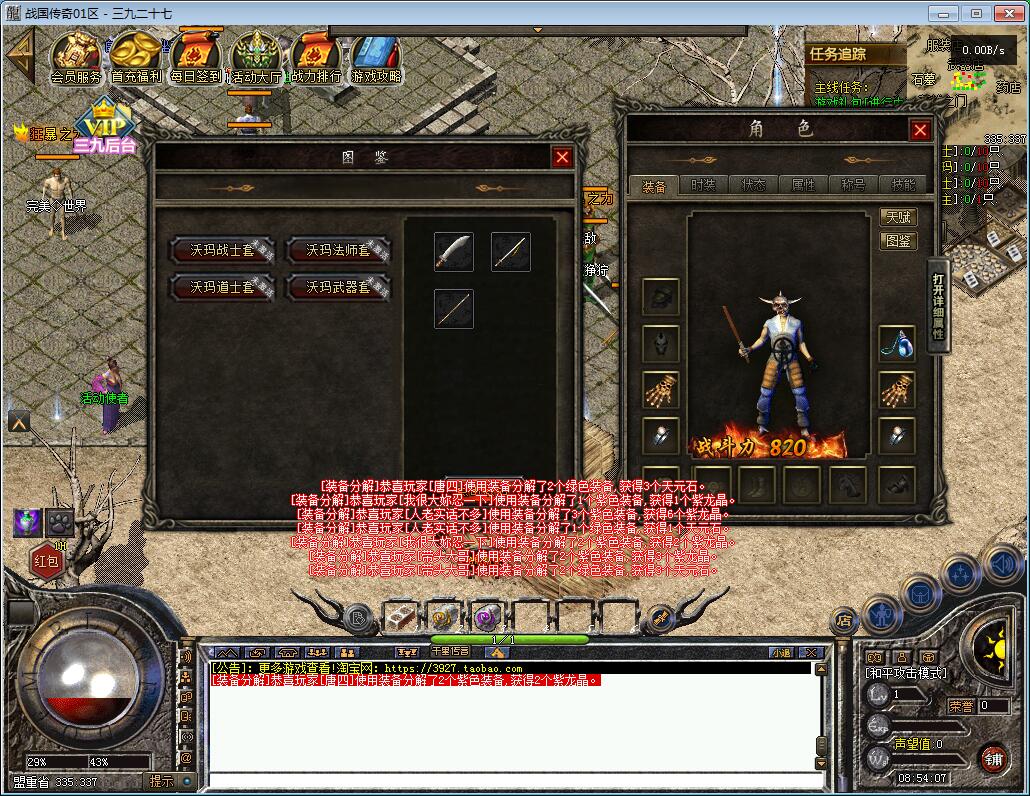Open the 游戏攻略 game guide
1030x796 pixels.
376,58
